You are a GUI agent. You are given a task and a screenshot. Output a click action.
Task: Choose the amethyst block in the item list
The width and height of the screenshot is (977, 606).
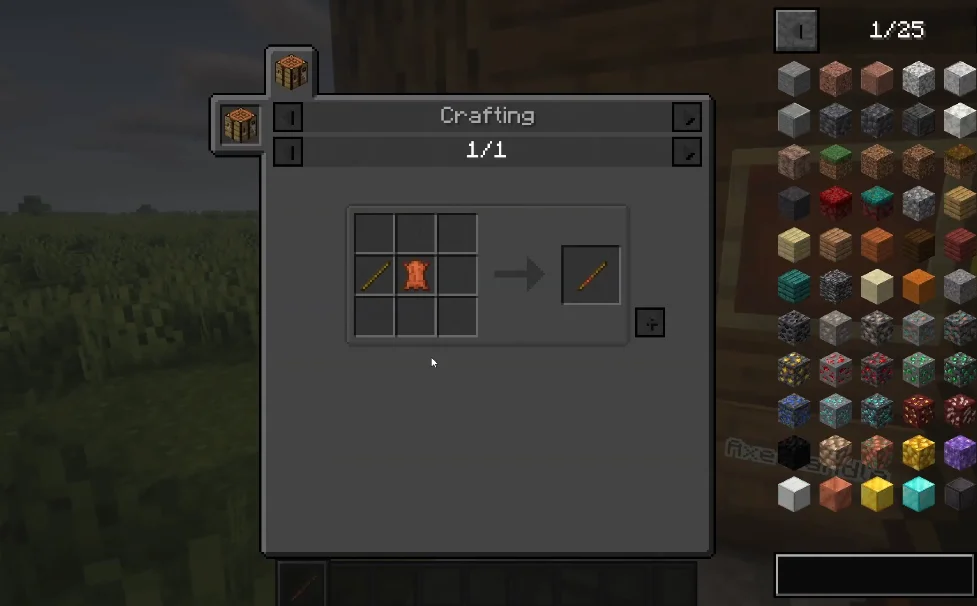click(x=959, y=452)
